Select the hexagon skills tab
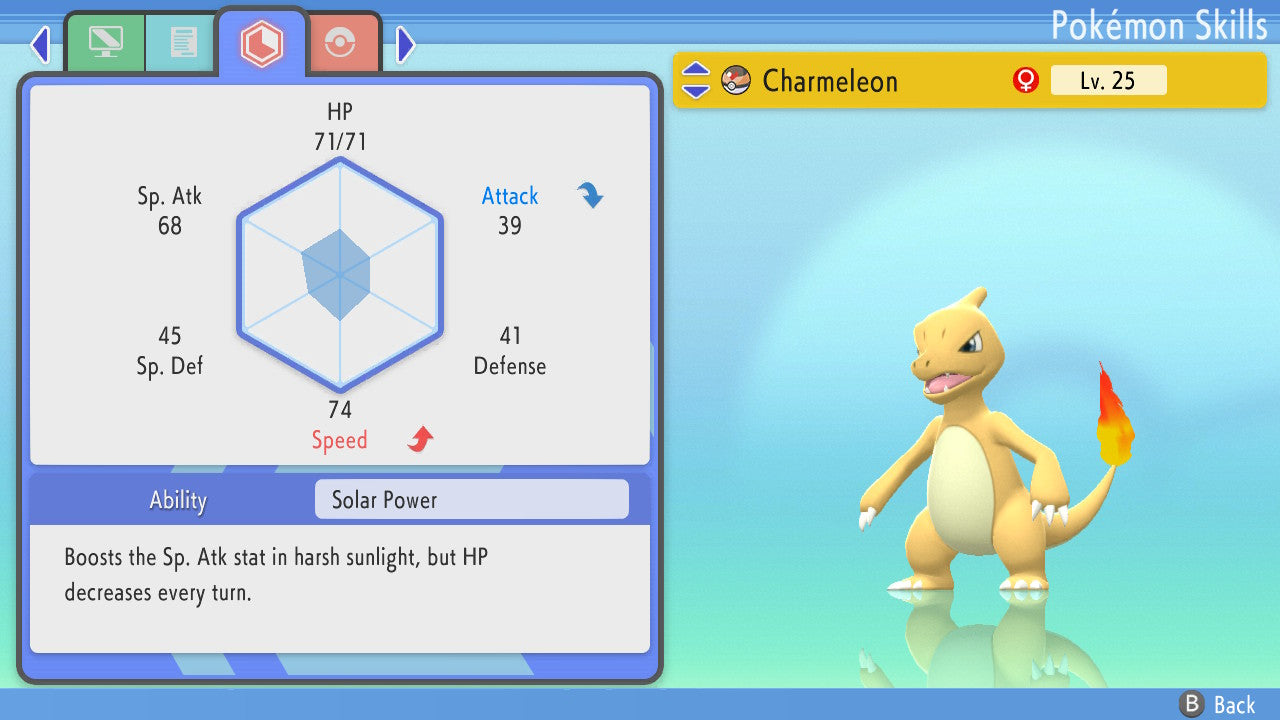1280x720 pixels. coord(261,42)
